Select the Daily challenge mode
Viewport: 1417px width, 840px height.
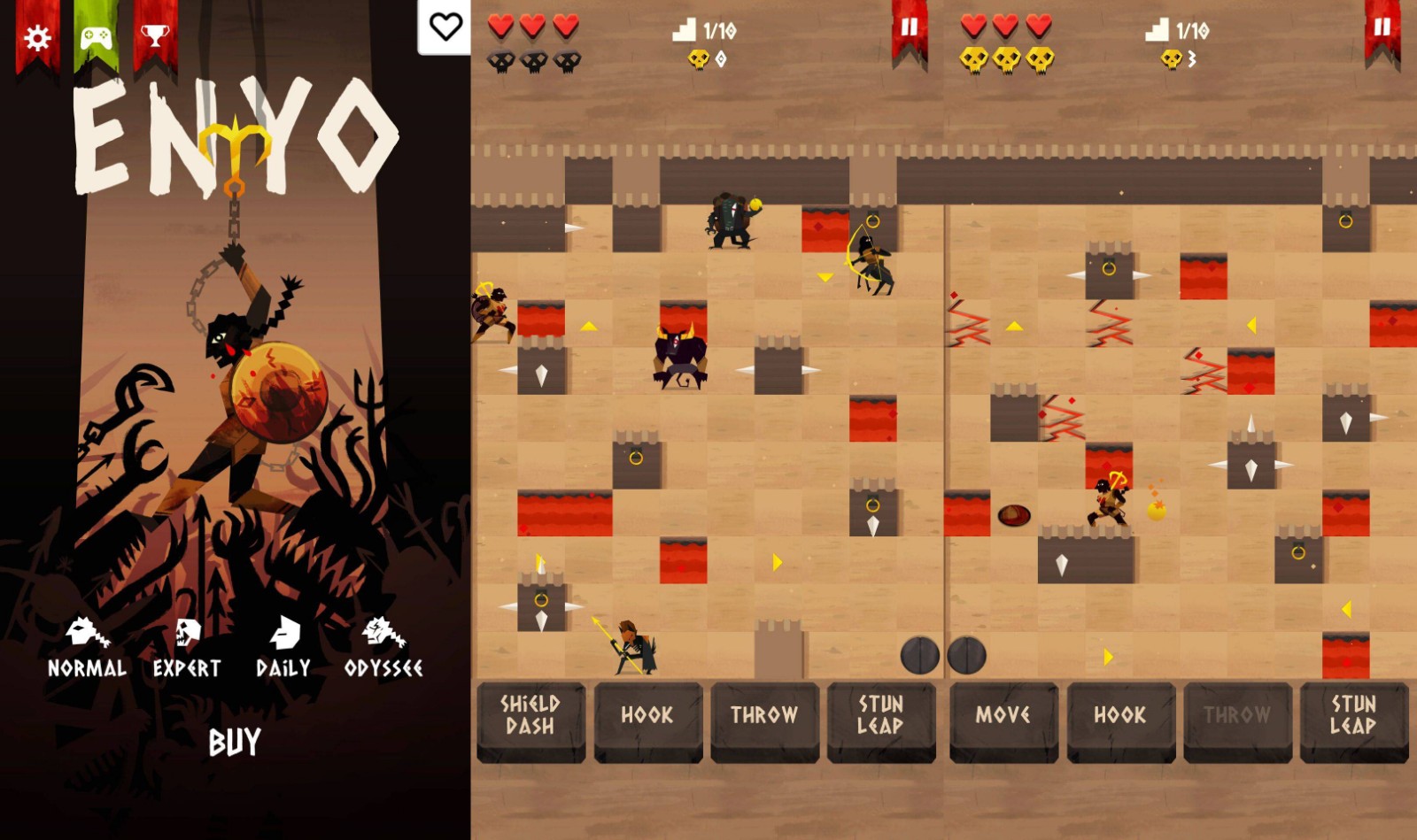[x=283, y=649]
